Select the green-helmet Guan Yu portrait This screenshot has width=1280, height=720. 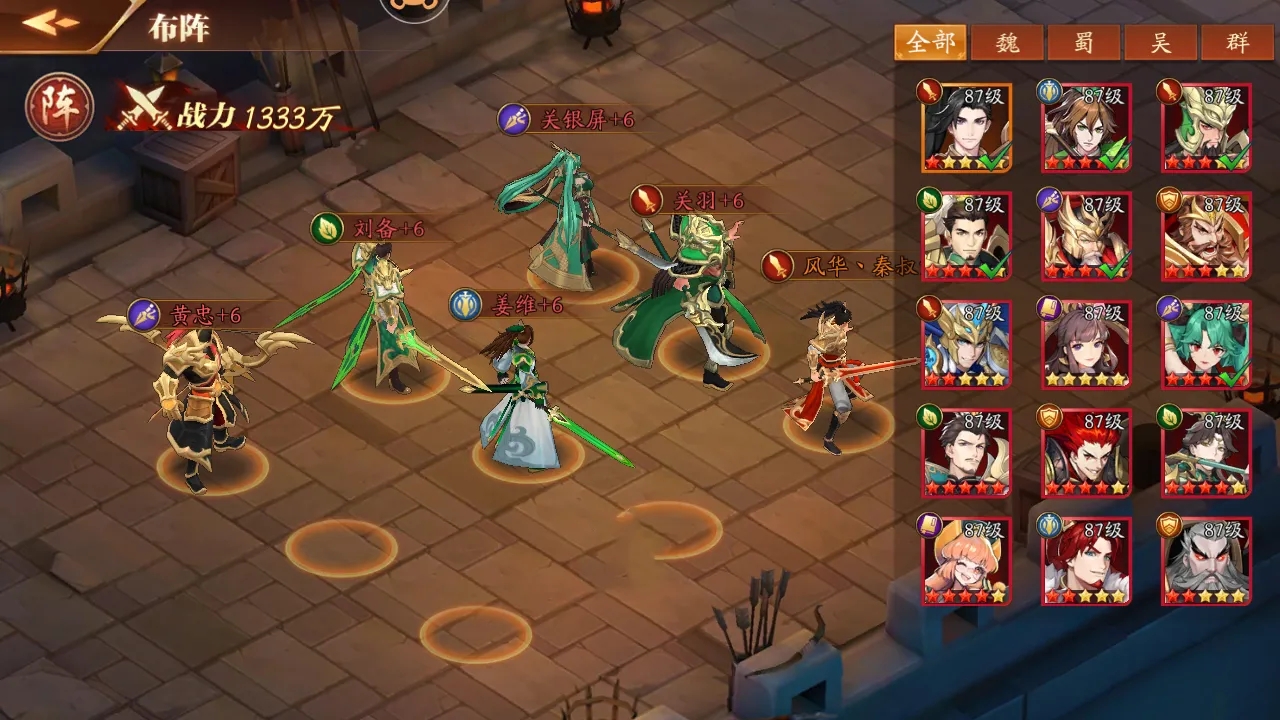pyautogui.click(x=1205, y=128)
